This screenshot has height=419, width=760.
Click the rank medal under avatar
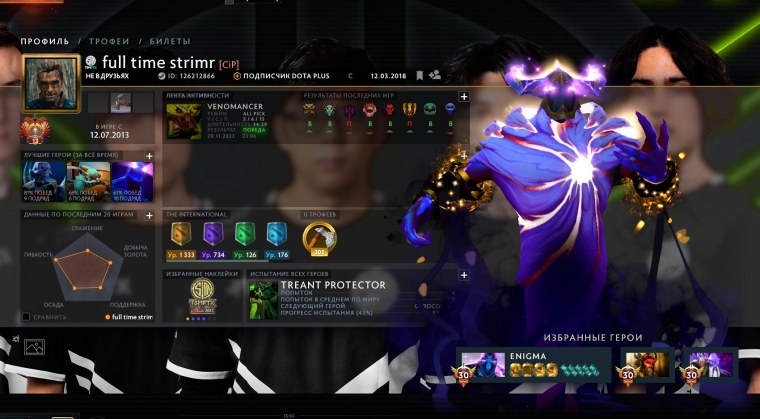(x=41, y=131)
